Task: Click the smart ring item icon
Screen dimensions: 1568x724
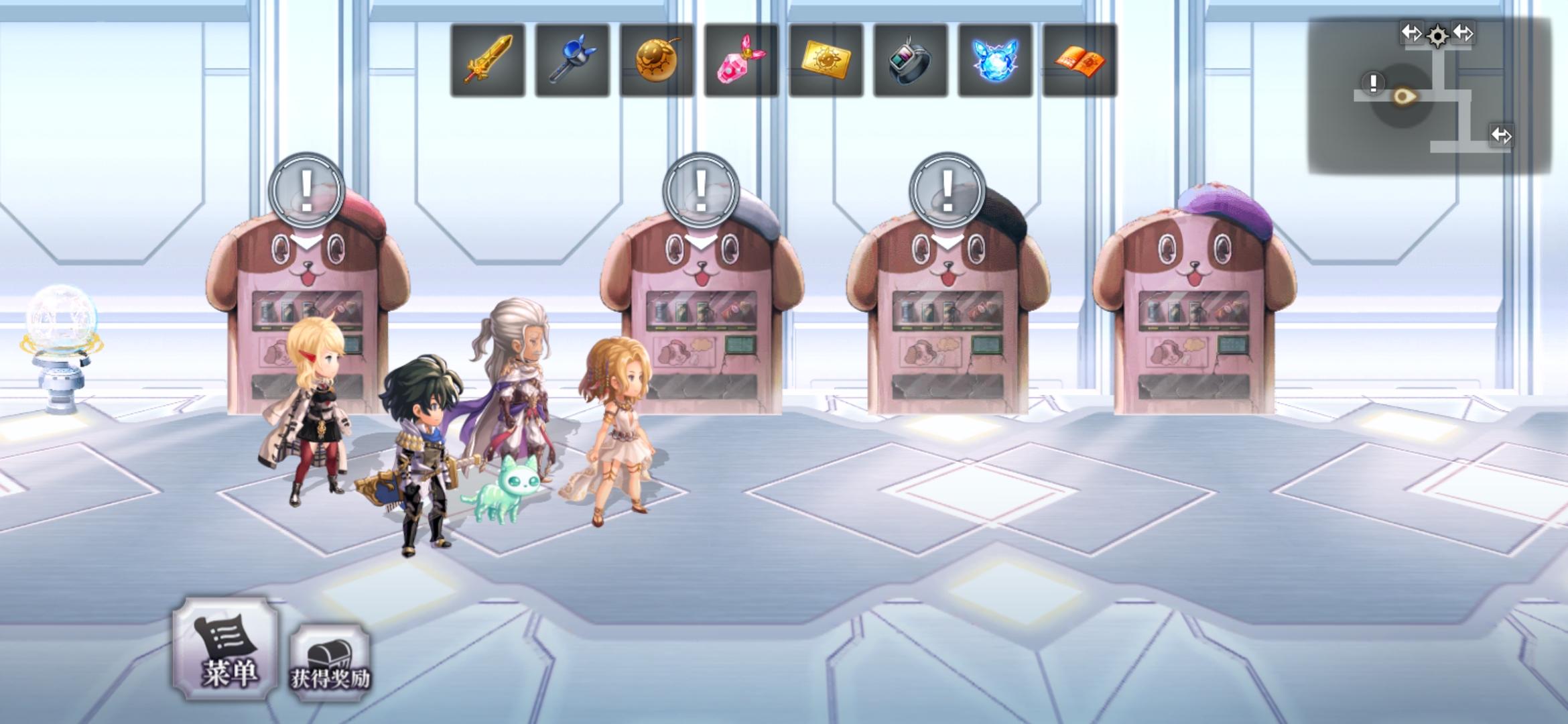Action: (x=911, y=59)
